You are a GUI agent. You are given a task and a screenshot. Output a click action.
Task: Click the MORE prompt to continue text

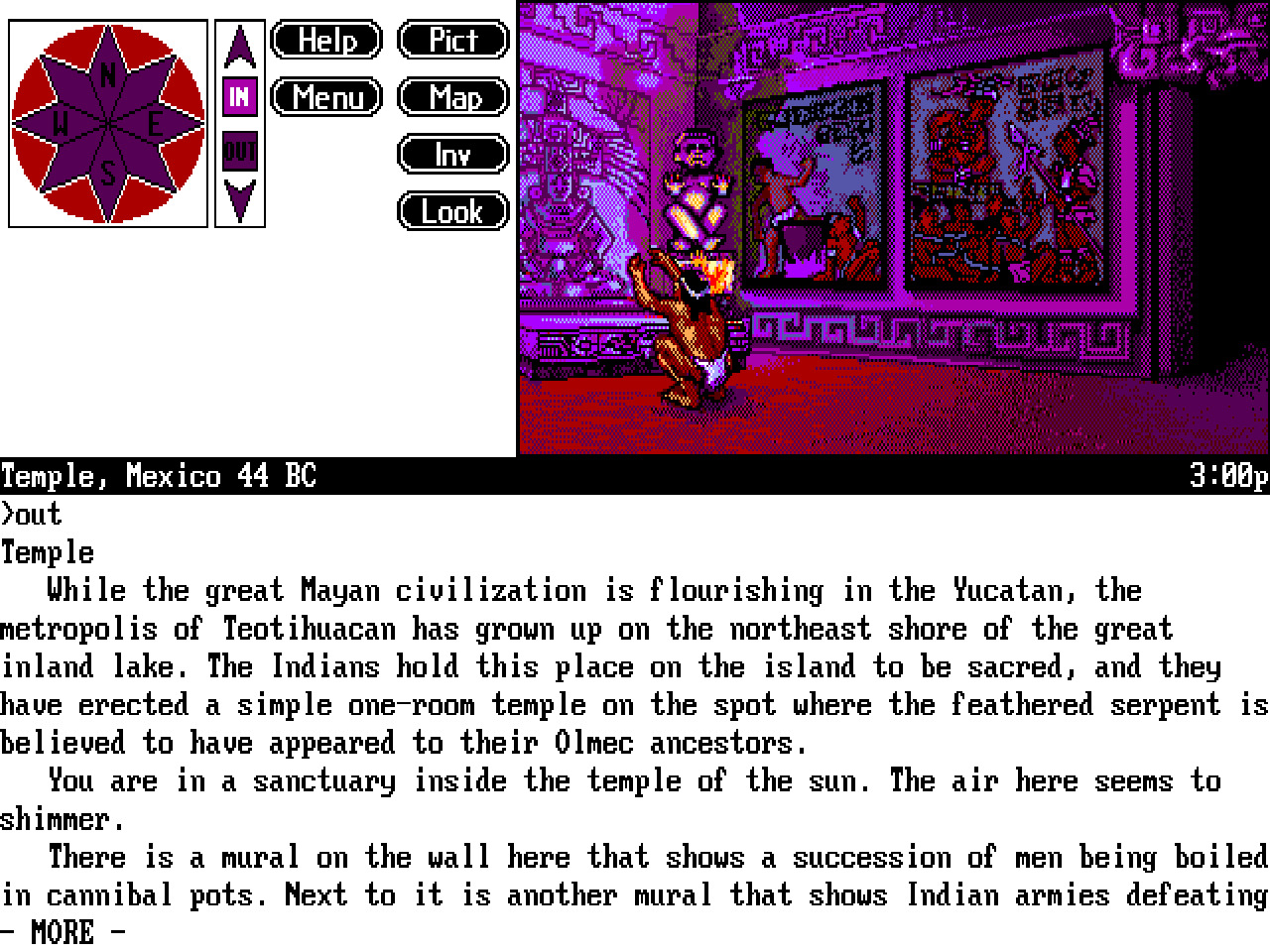(x=63, y=932)
